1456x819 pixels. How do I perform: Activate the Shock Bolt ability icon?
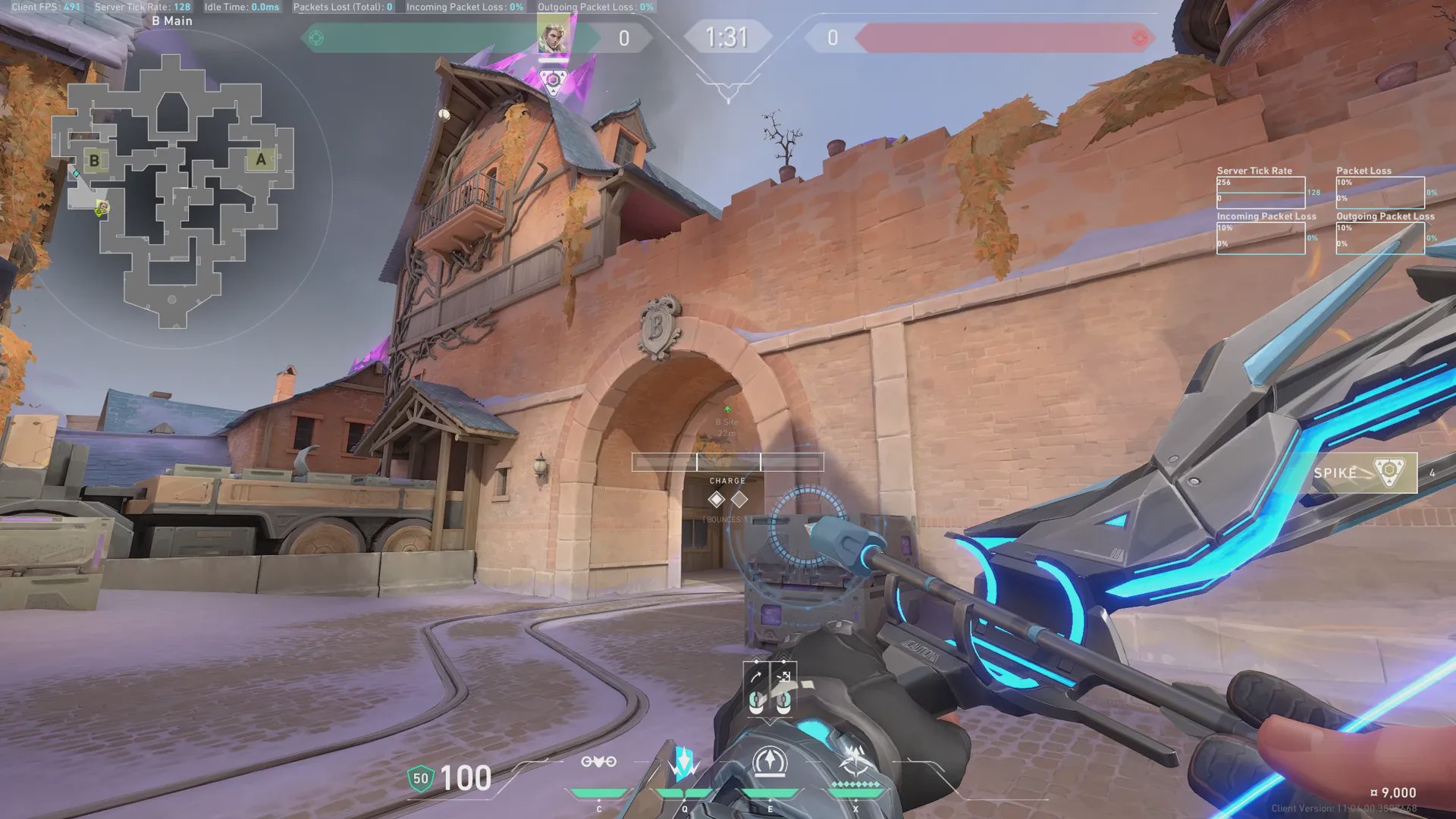(x=684, y=762)
